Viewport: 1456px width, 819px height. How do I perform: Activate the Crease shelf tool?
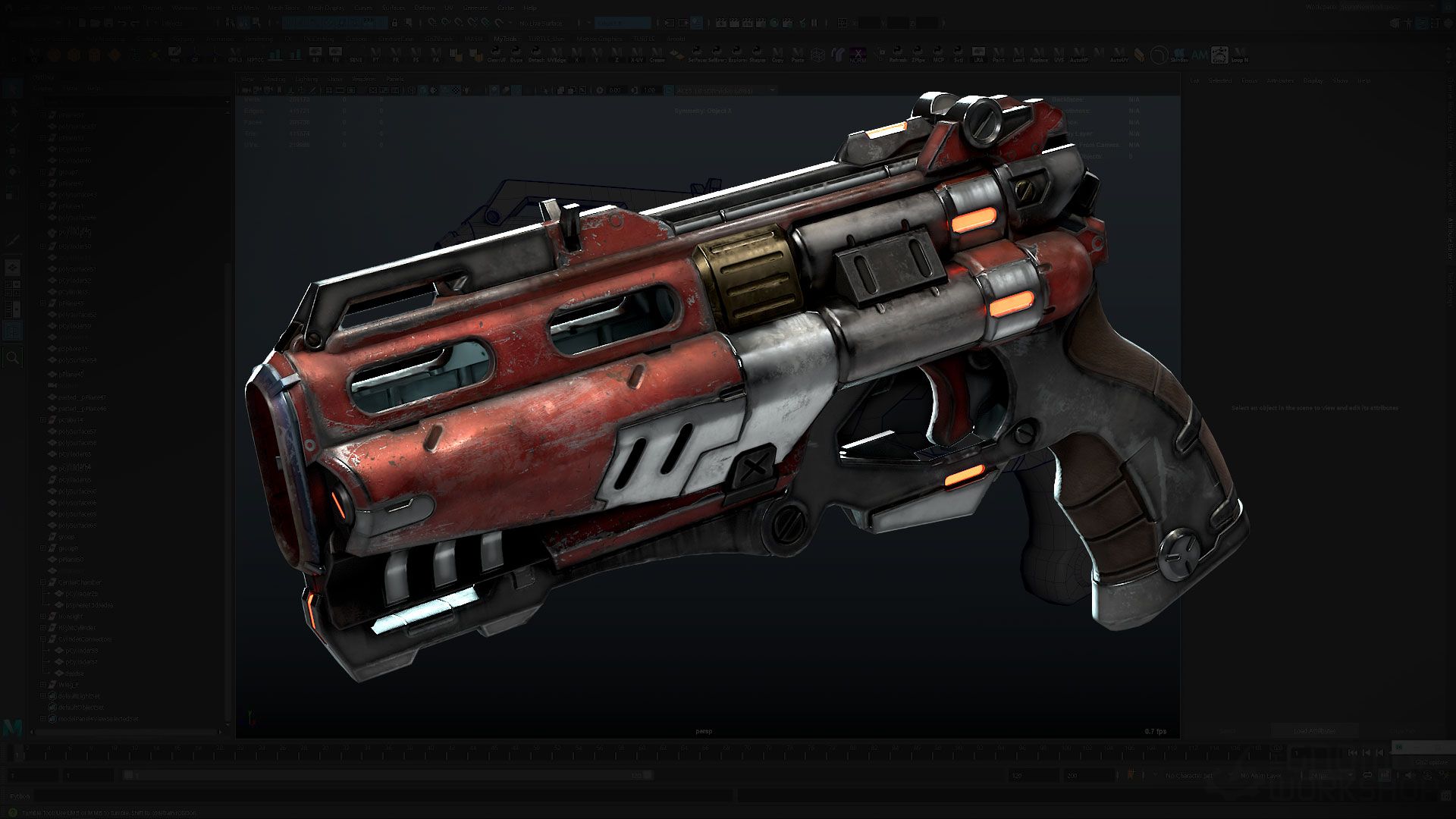coord(657,55)
